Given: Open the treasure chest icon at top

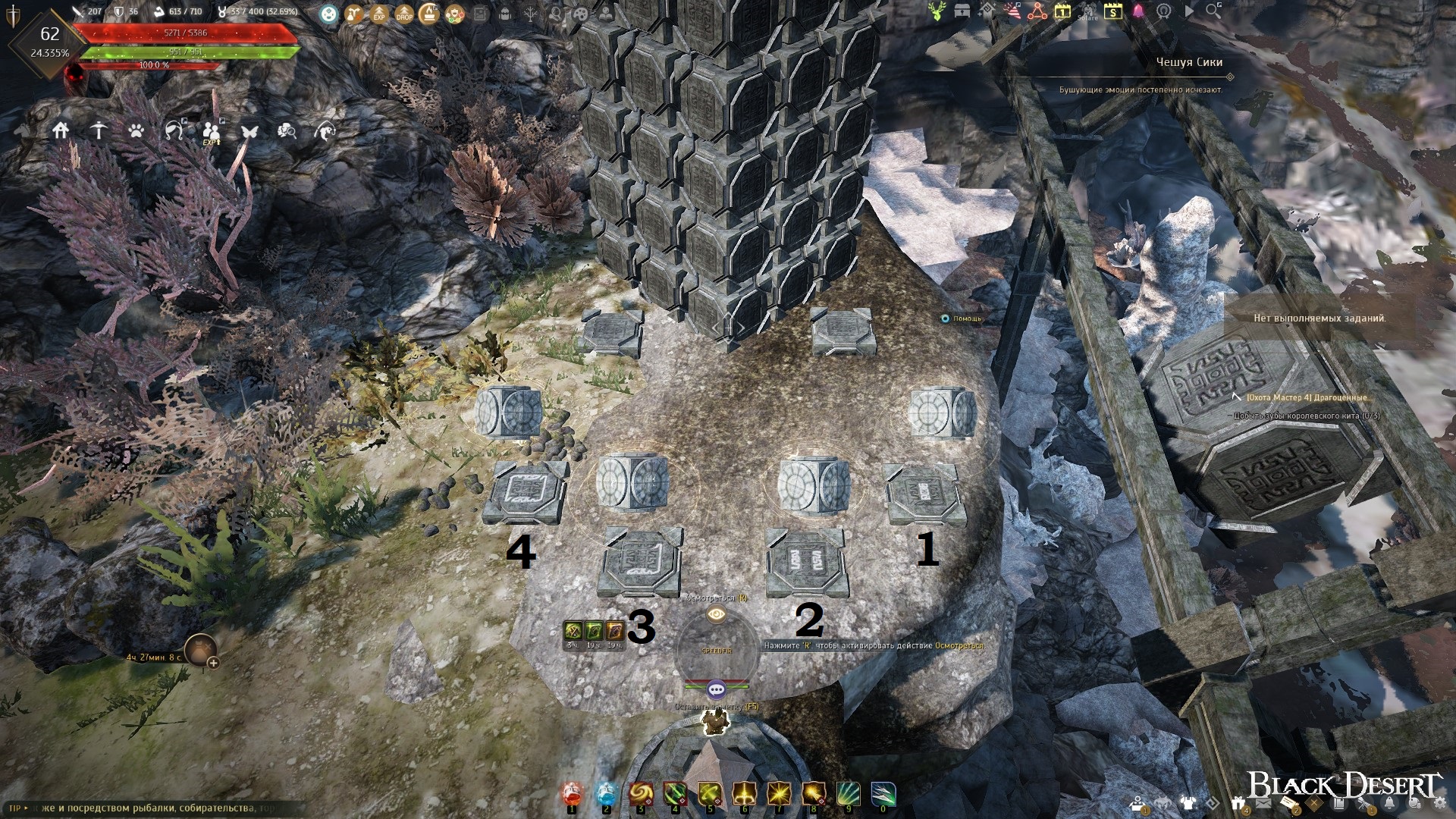Looking at the screenshot, I should [962, 11].
